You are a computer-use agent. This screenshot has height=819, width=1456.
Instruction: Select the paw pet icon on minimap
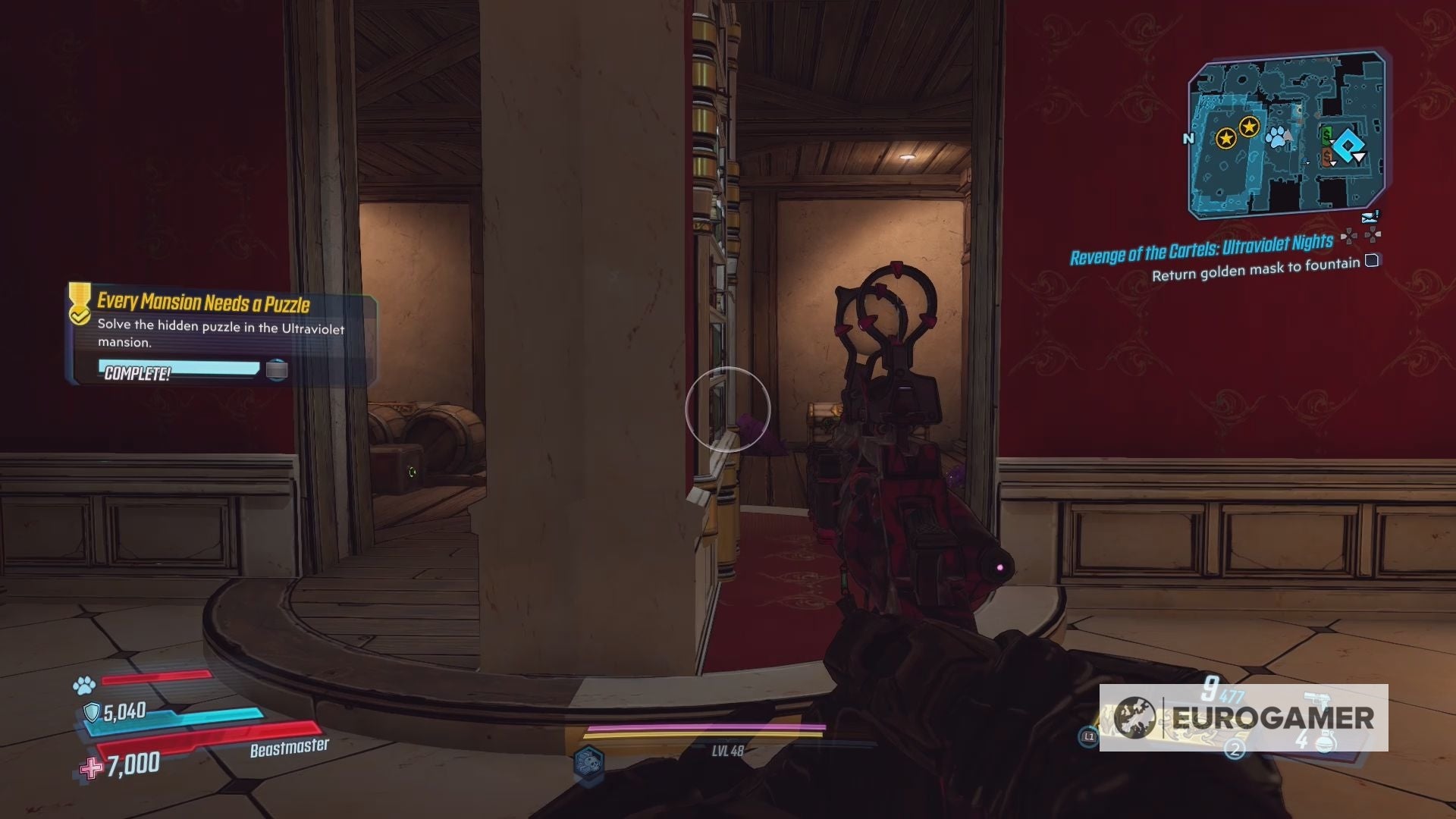pos(1276,136)
